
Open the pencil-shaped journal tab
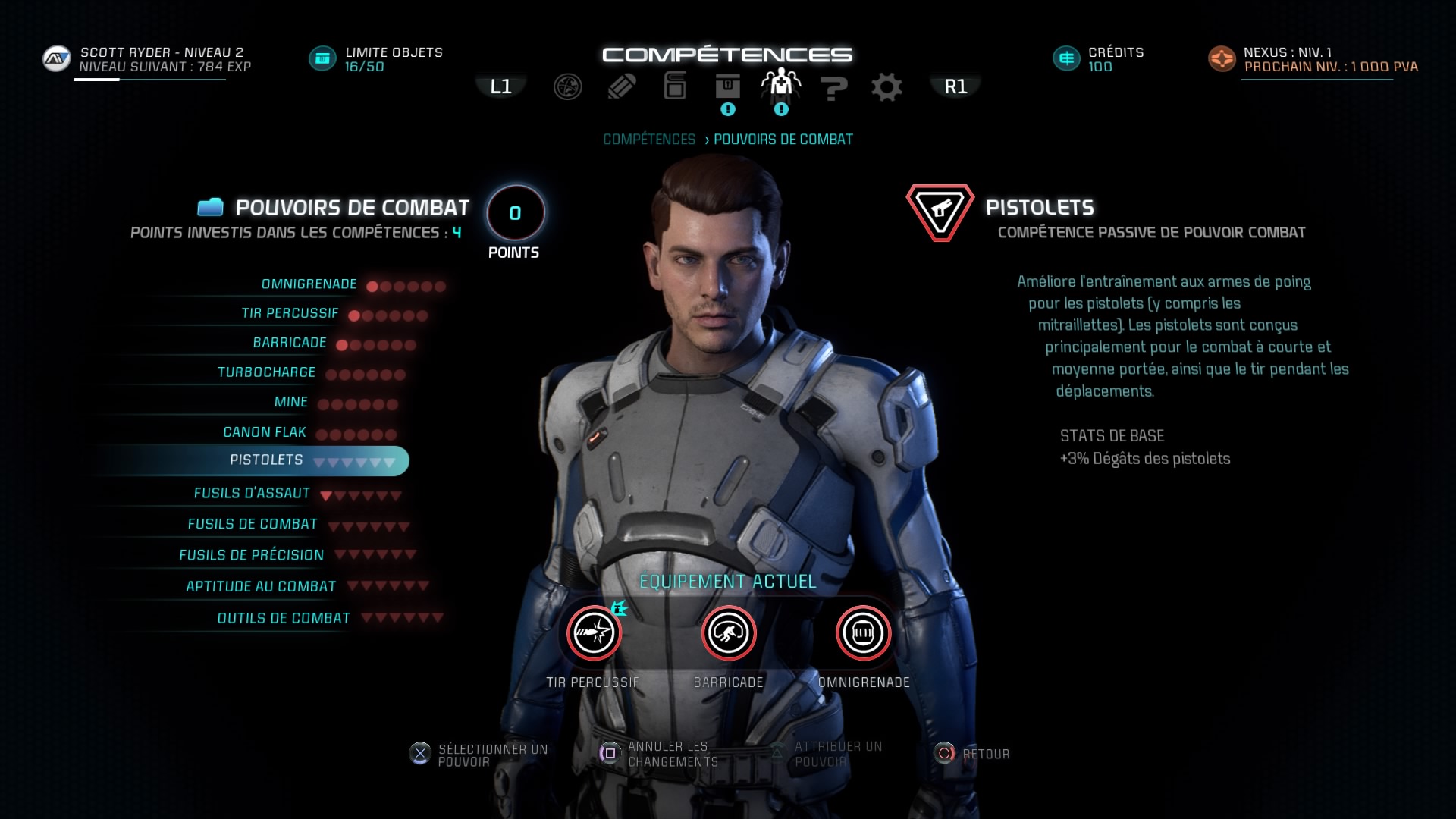point(621,87)
